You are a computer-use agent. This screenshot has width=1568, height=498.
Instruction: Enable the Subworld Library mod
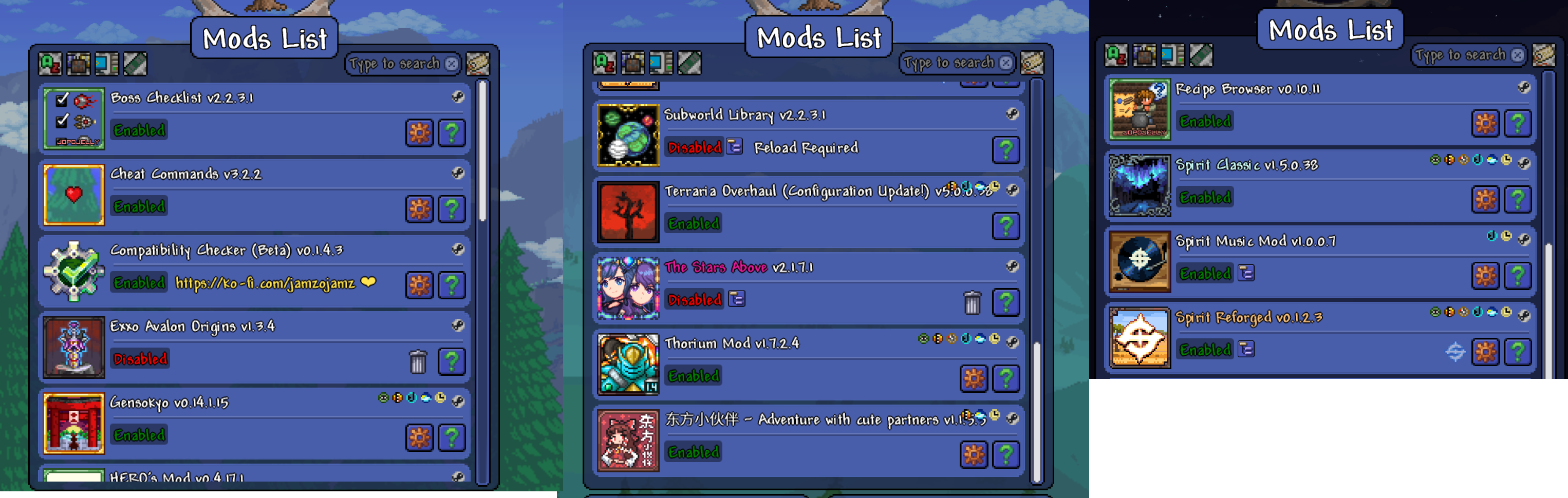coord(694,148)
